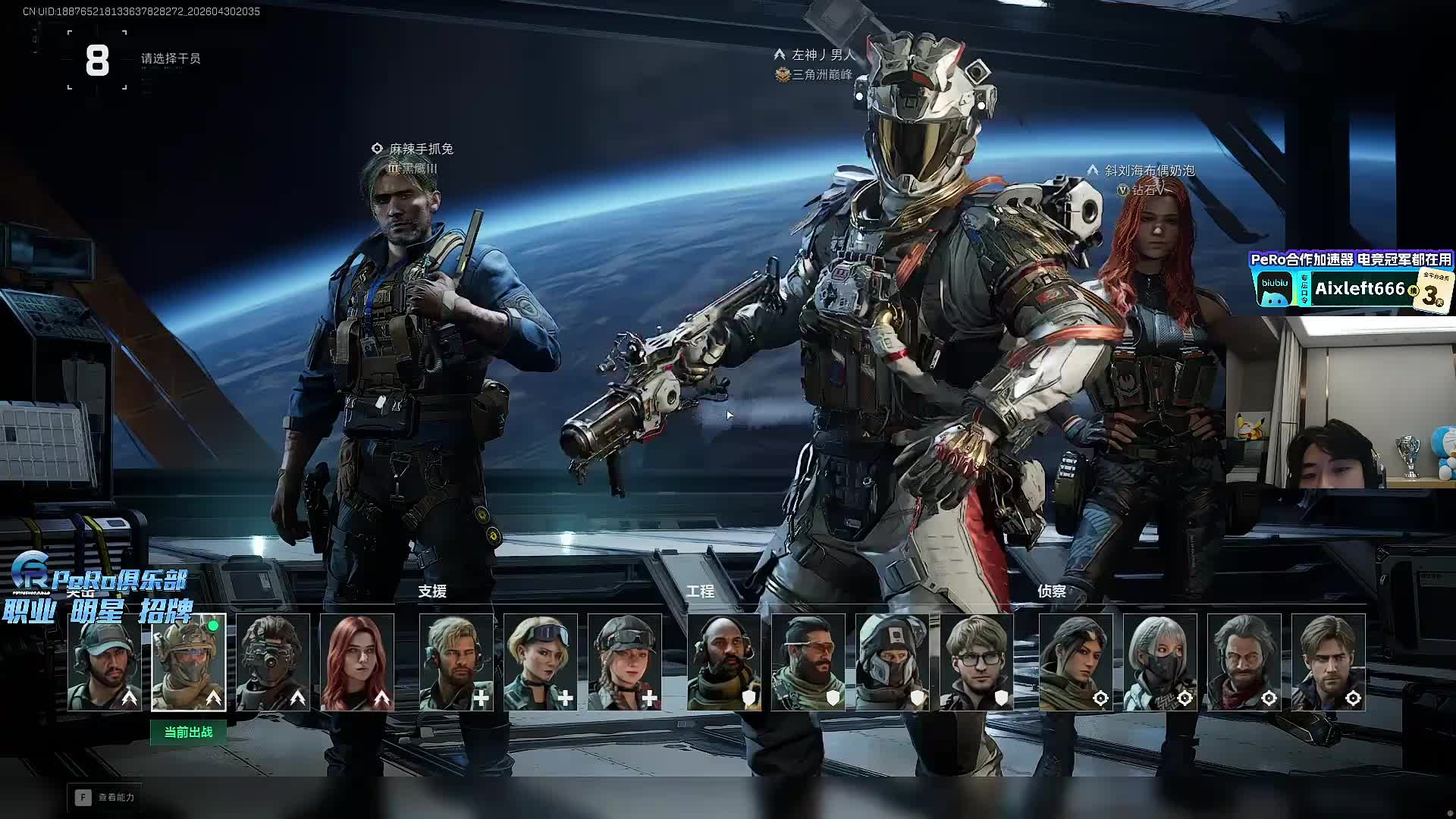
Task: Pick the support woman with cap and braids
Action: (x=625, y=662)
